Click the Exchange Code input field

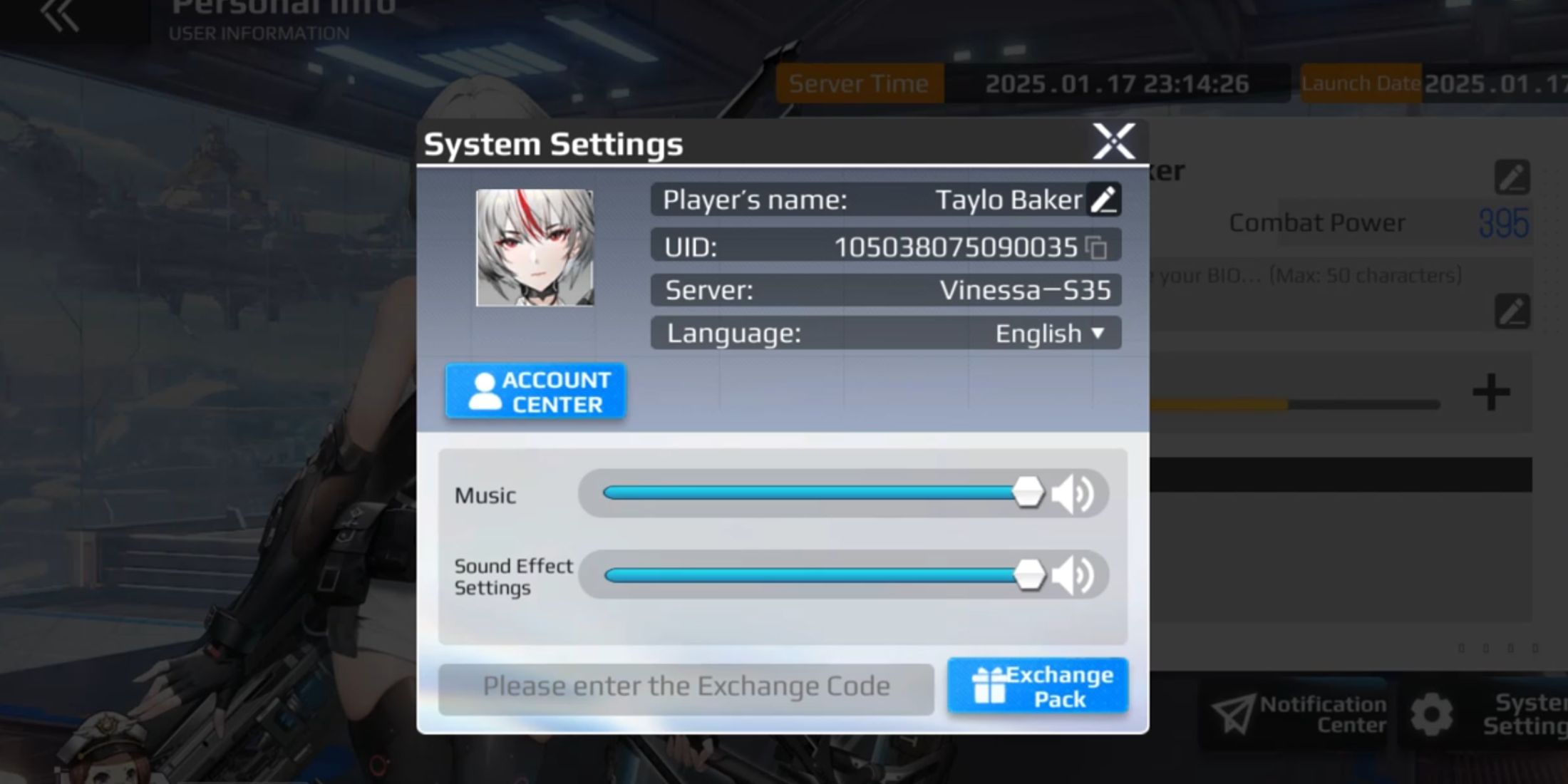686,685
